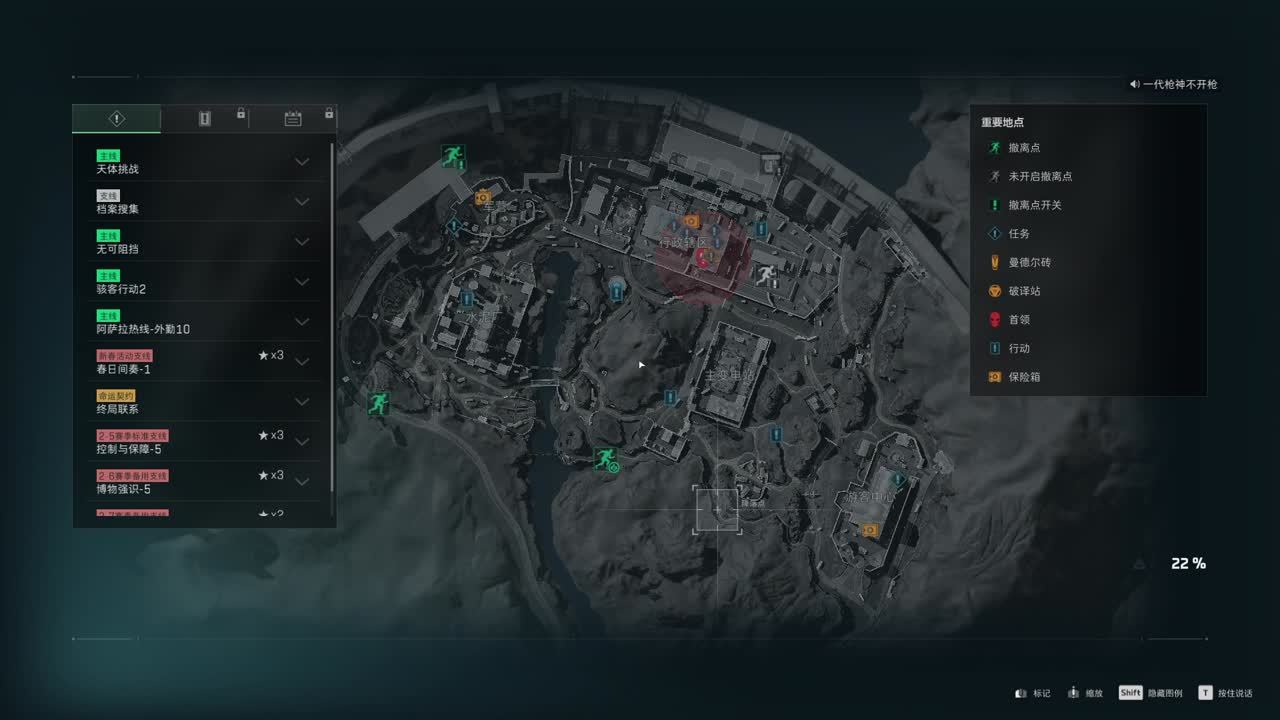Expand the 控制与保障-5 season quest

pyautogui.click(x=302, y=442)
